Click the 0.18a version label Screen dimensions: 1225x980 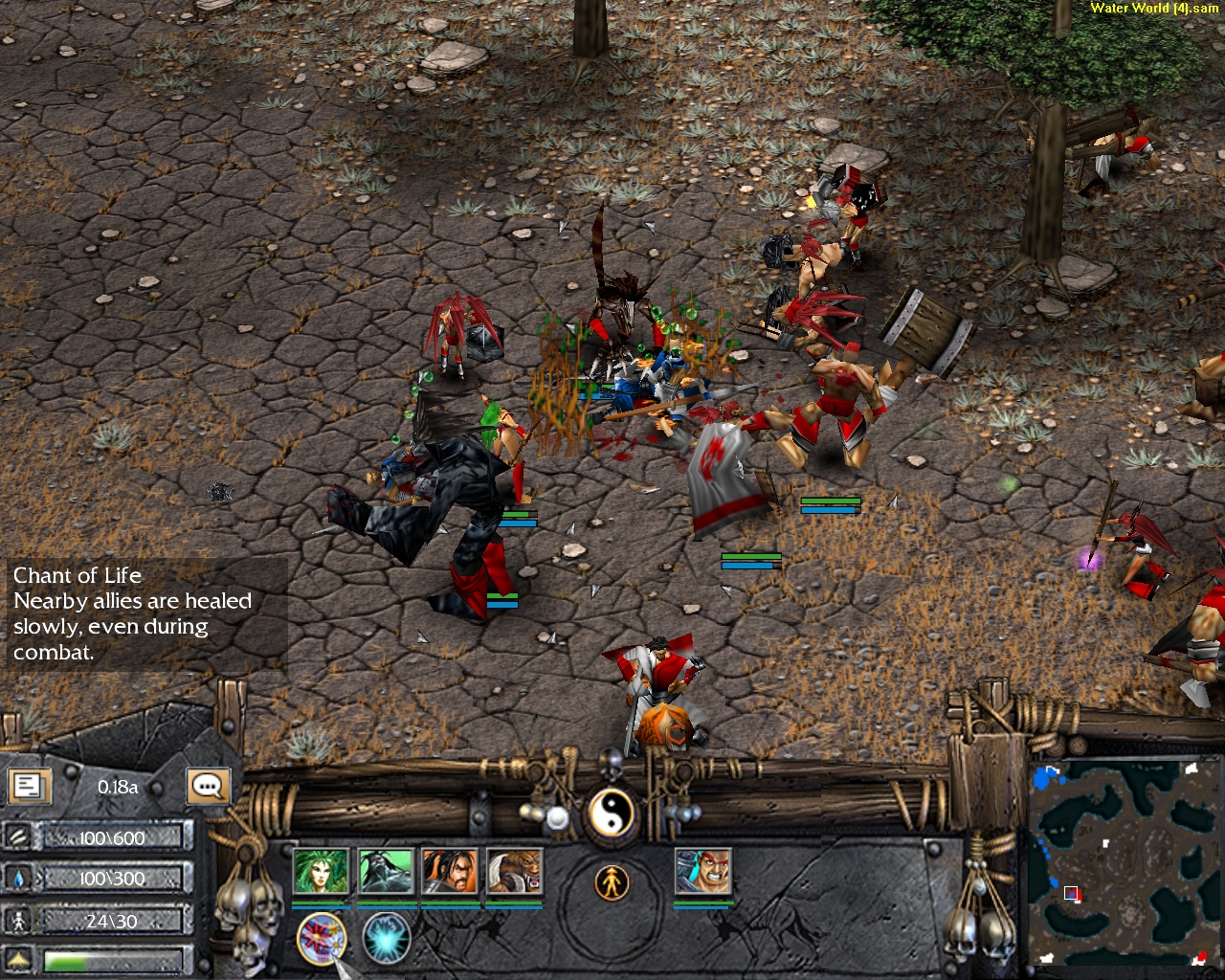coord(117,787)
